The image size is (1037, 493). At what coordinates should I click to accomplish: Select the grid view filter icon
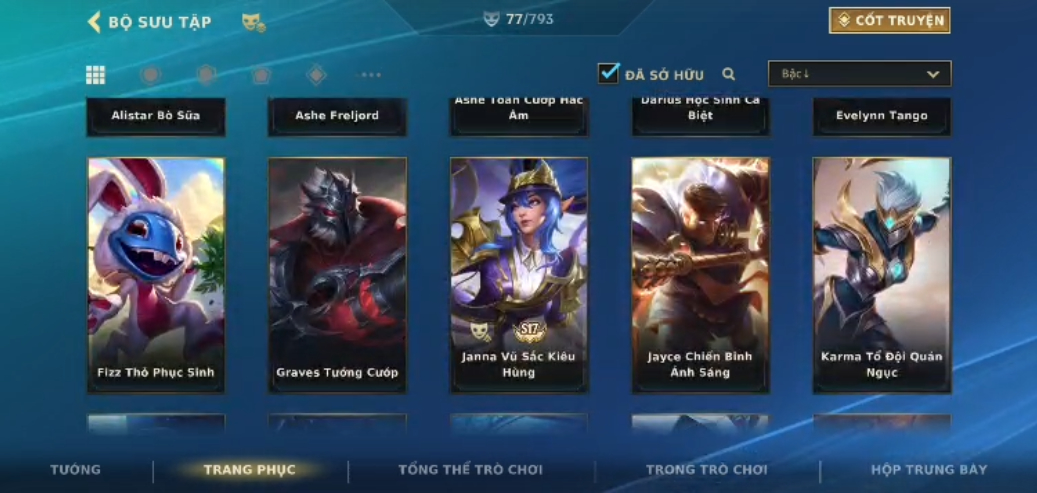tap(95, 75)
